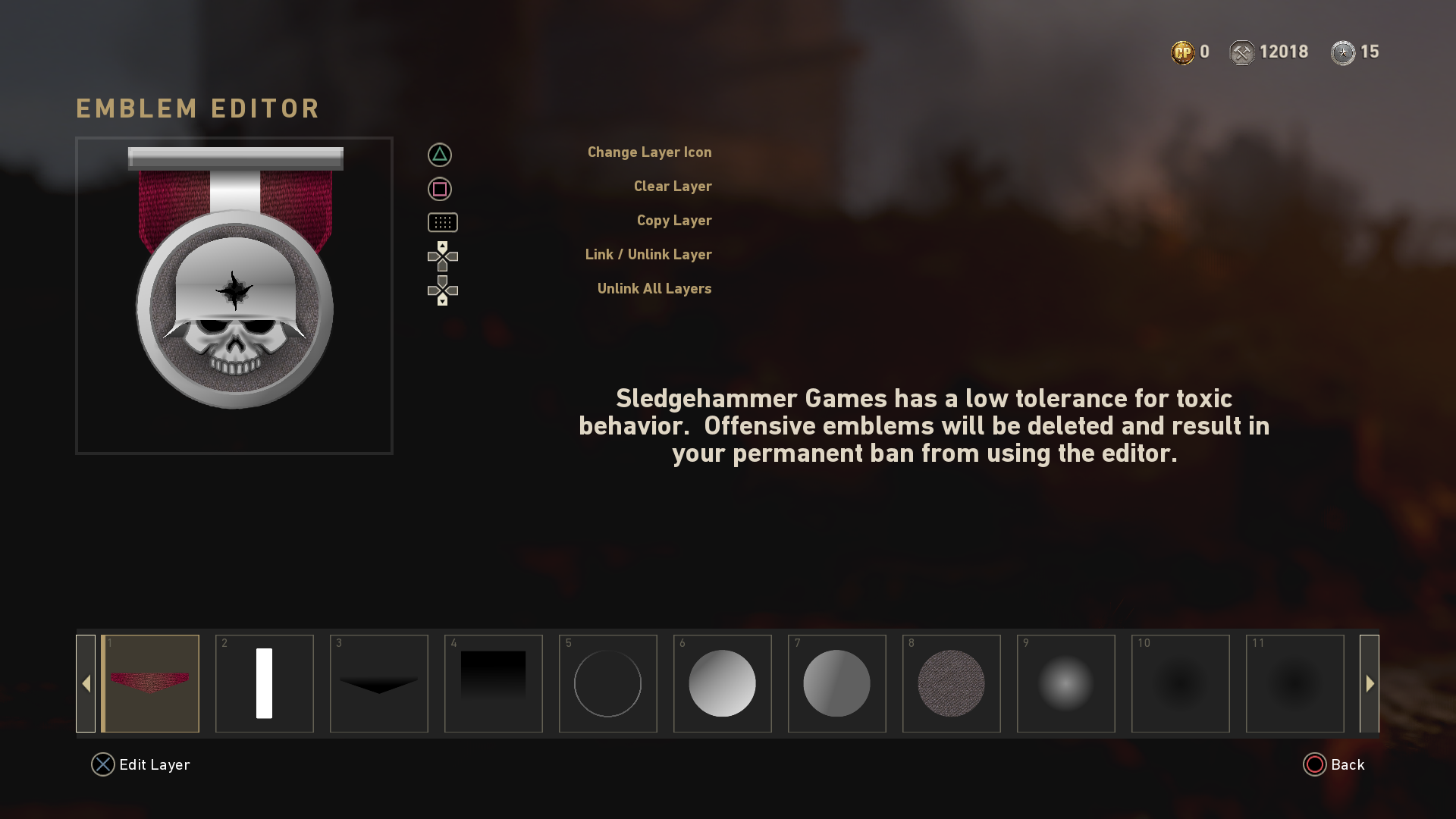Viewport: 1456px width, 819px height.
Task: Click the red circle icon next to Back
Action: (1316, 764)
